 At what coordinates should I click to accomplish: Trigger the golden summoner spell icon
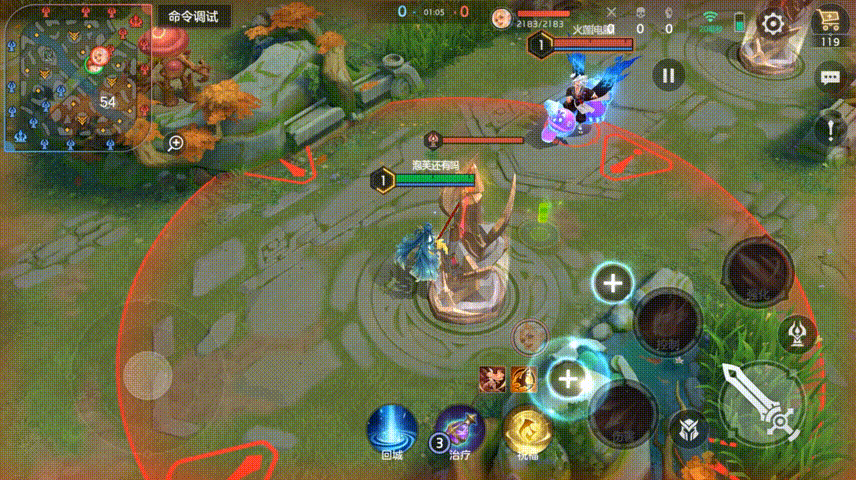click(527, 428)
